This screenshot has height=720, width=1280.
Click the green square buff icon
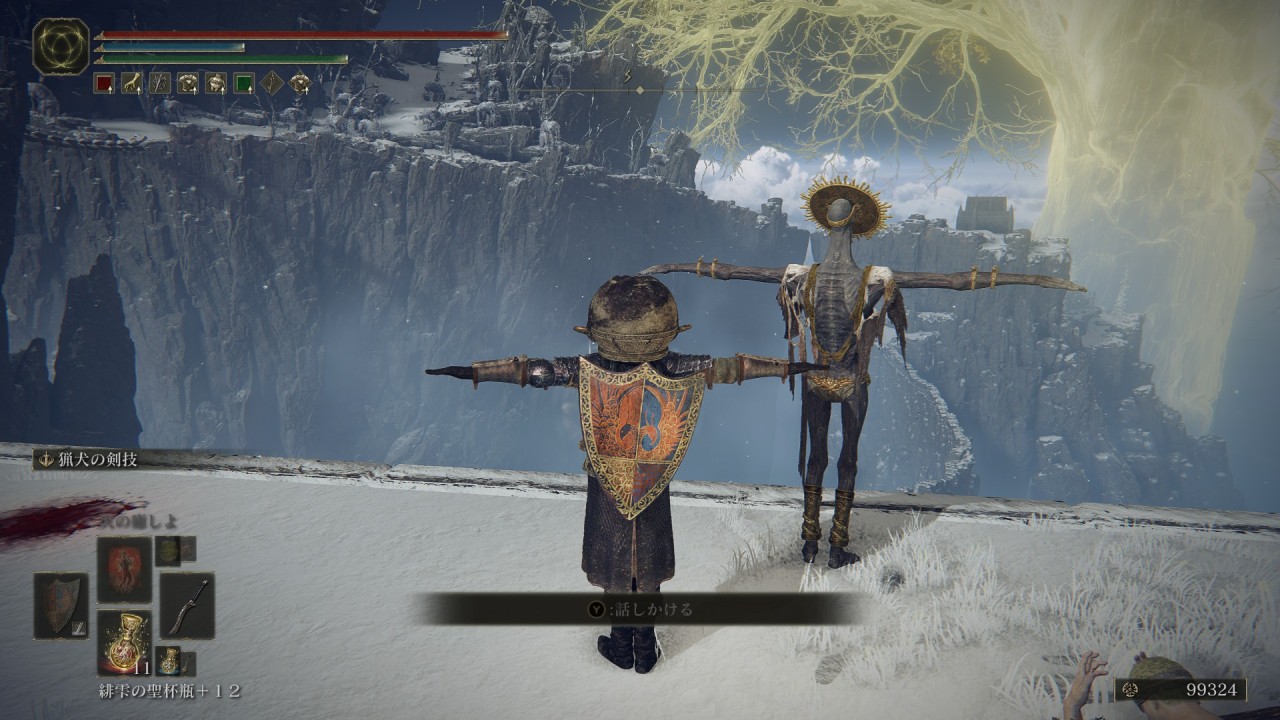click(244, 83)
